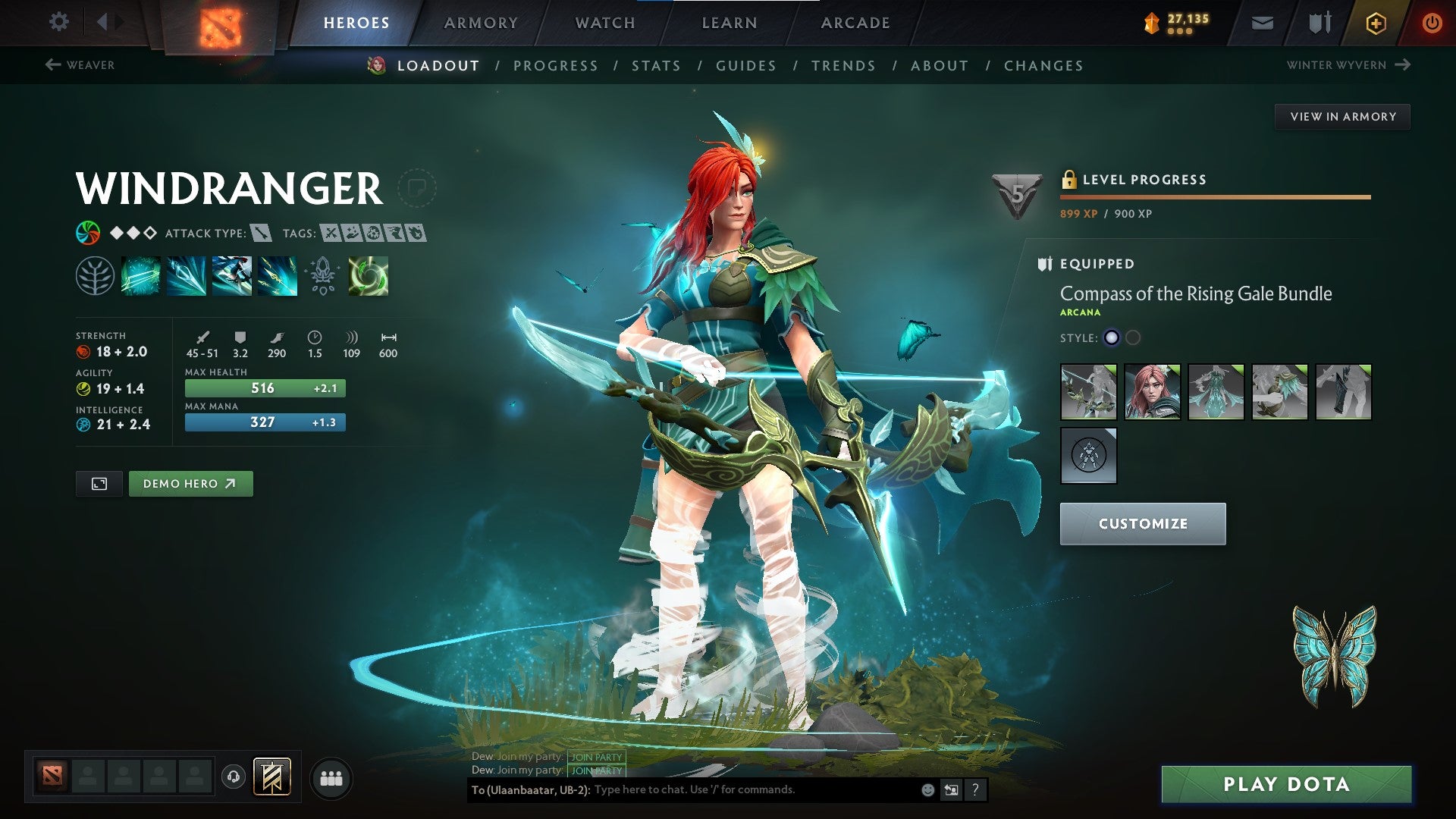Click the chat input field
The height and width of the screenshot is (819, 1456).
point(755,789)
